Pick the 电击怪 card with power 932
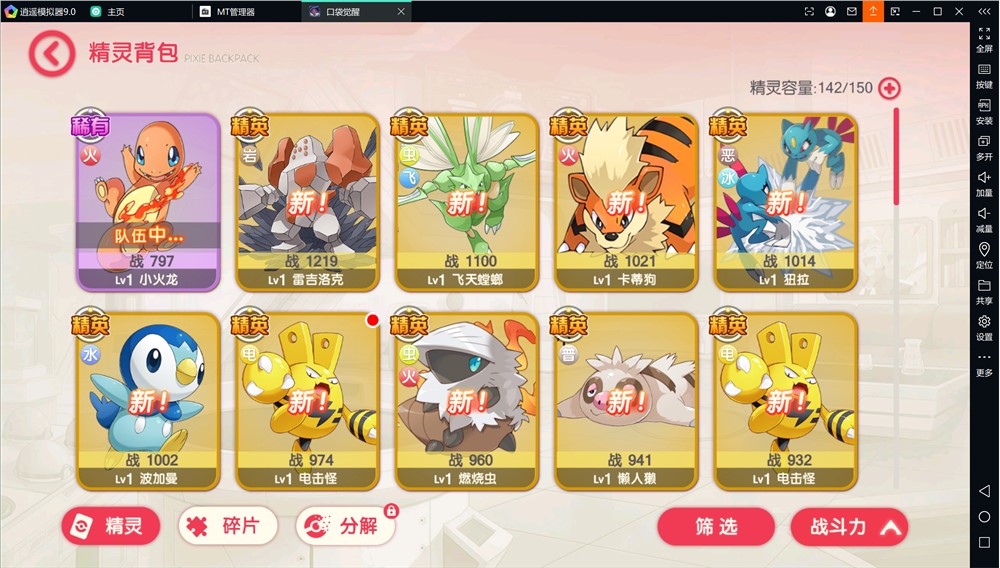Screen dimensions: 1000x568 pos(786,400)
